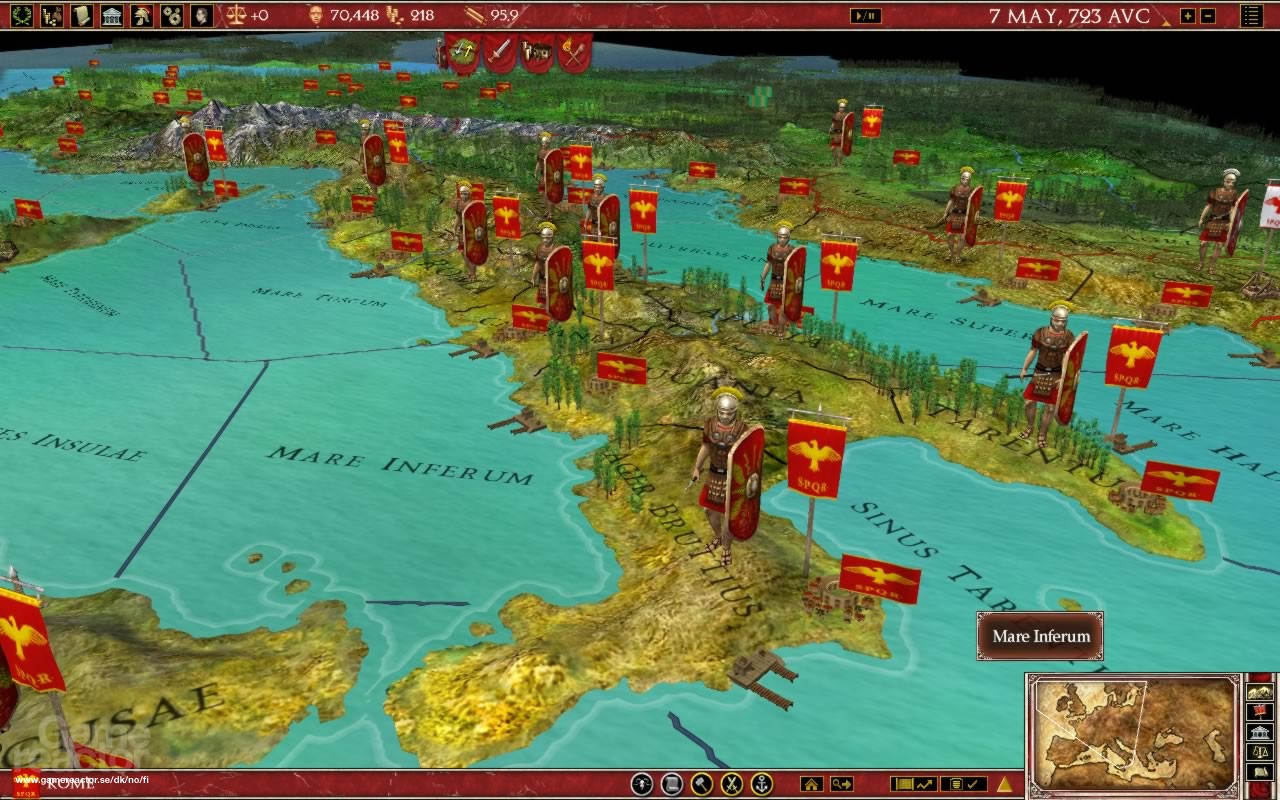Click the crossed swords army recruitment icon

[732, 783]
